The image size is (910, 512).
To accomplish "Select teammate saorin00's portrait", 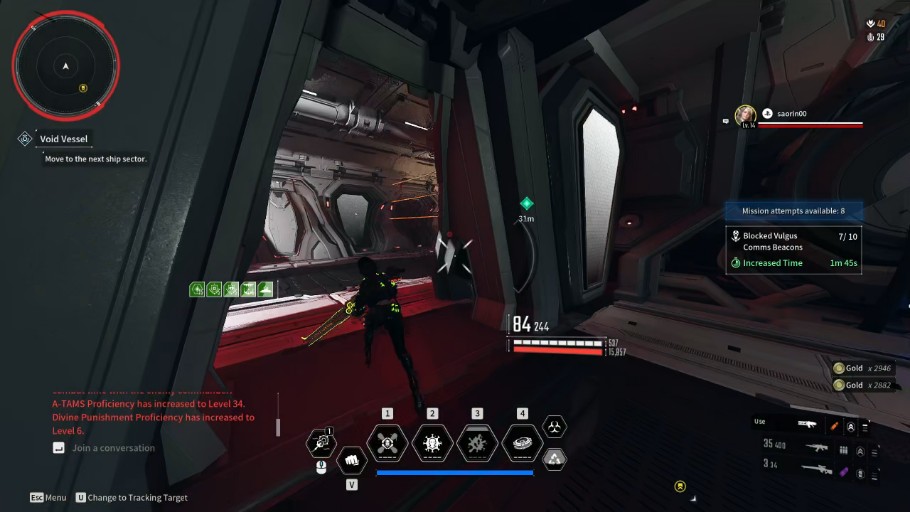I will 745,115.
